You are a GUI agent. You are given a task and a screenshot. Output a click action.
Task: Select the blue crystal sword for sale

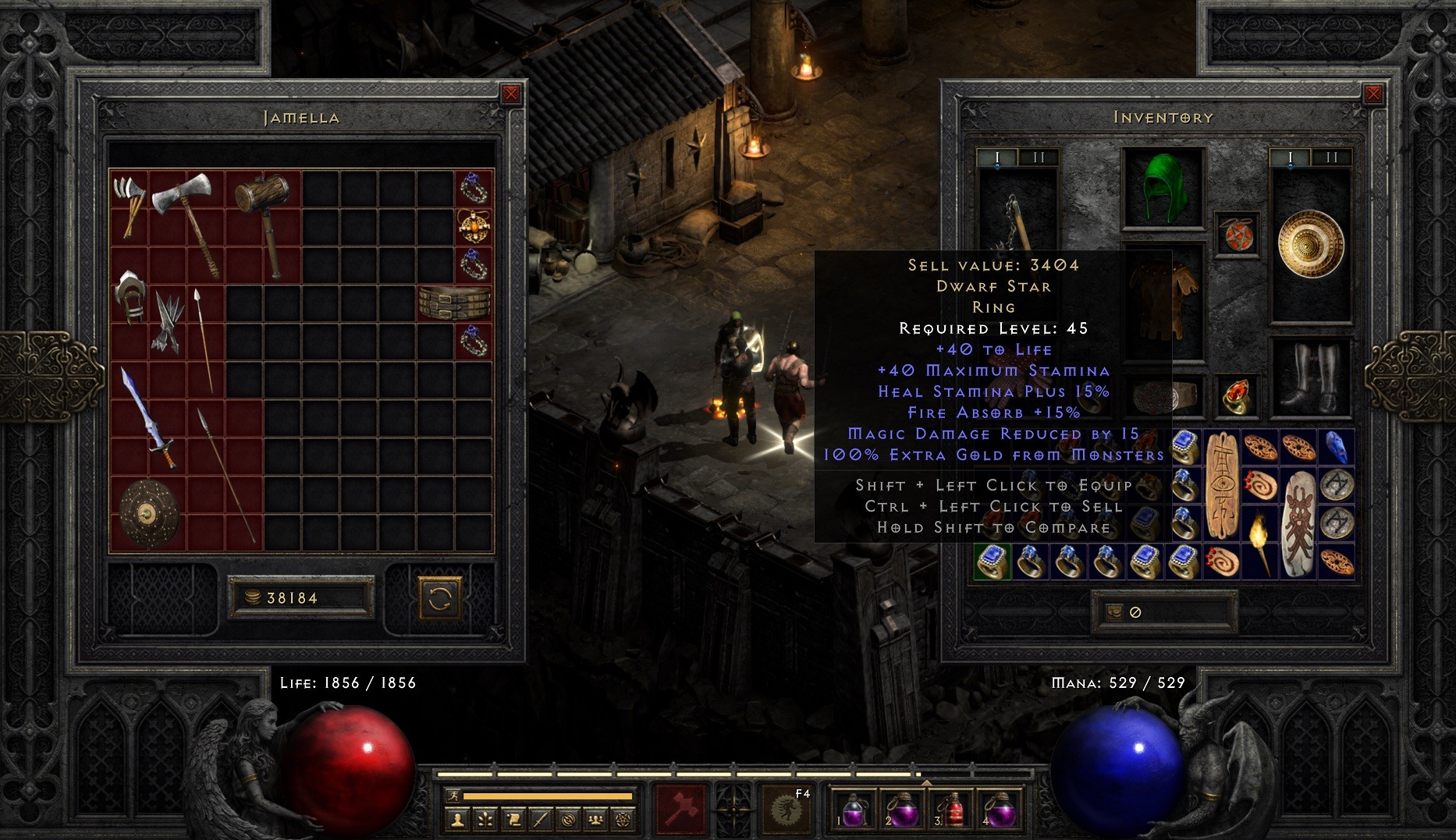pyautogui.click(x=148, y=419)
